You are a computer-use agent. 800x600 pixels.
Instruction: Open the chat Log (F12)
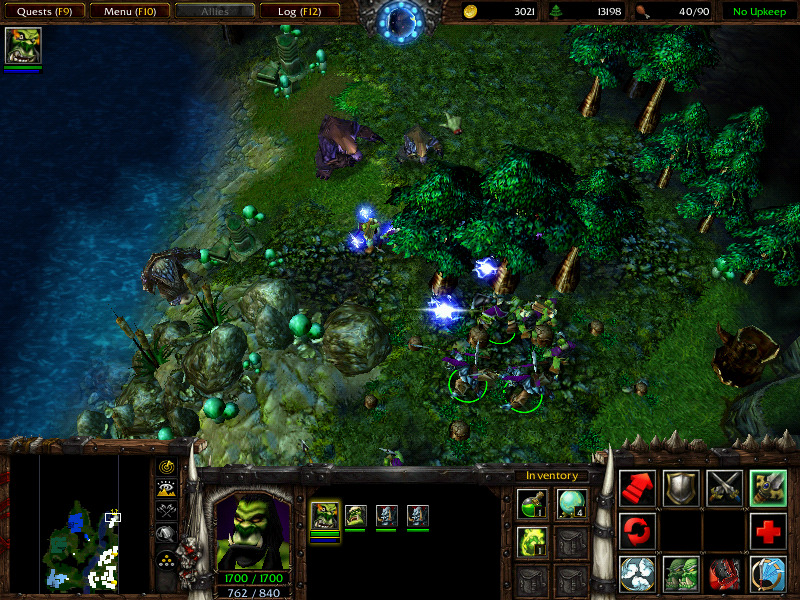point(300,12)
